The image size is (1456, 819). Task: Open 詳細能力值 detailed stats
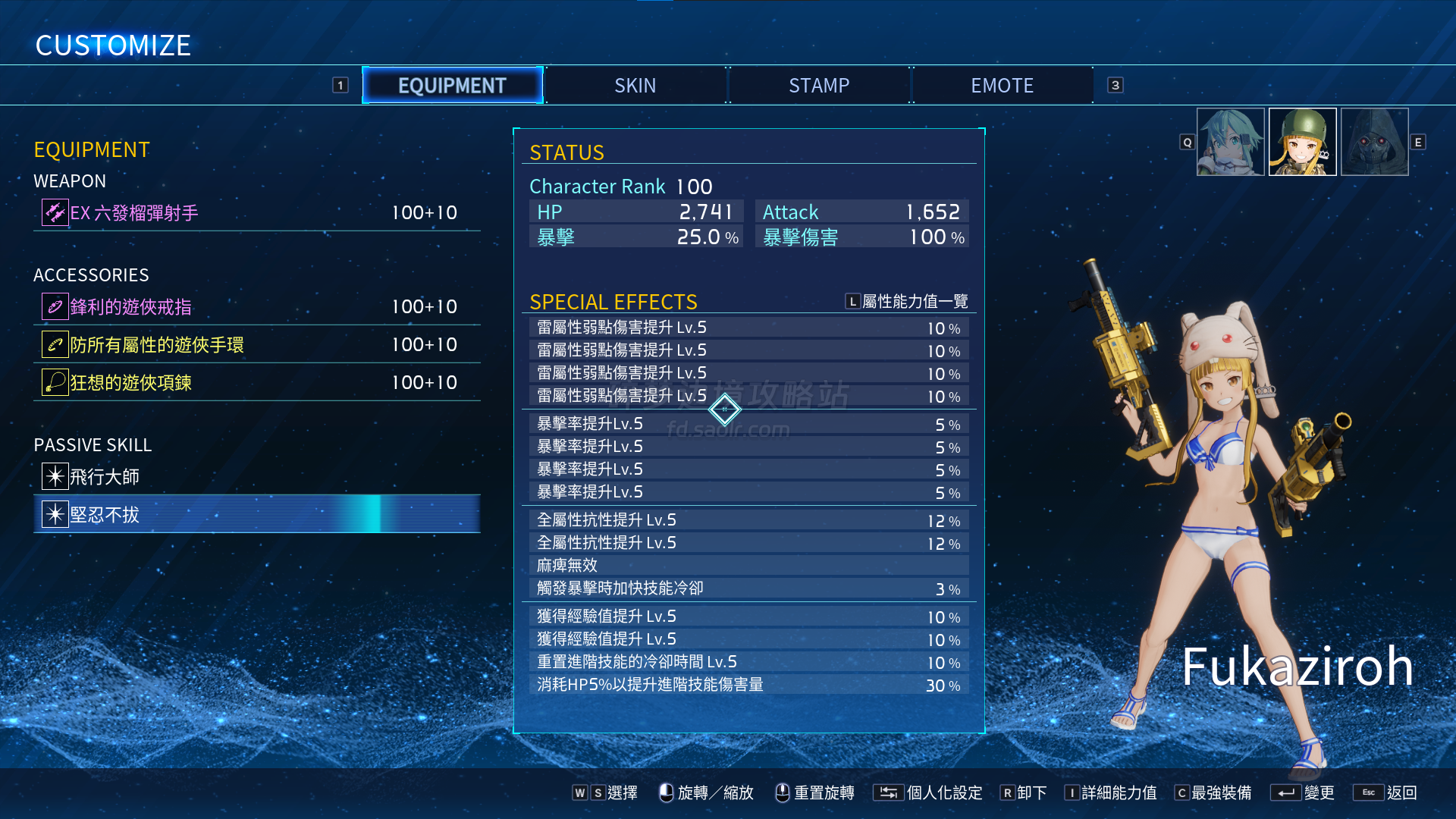pyautogui.click(x=1110, y=792)
